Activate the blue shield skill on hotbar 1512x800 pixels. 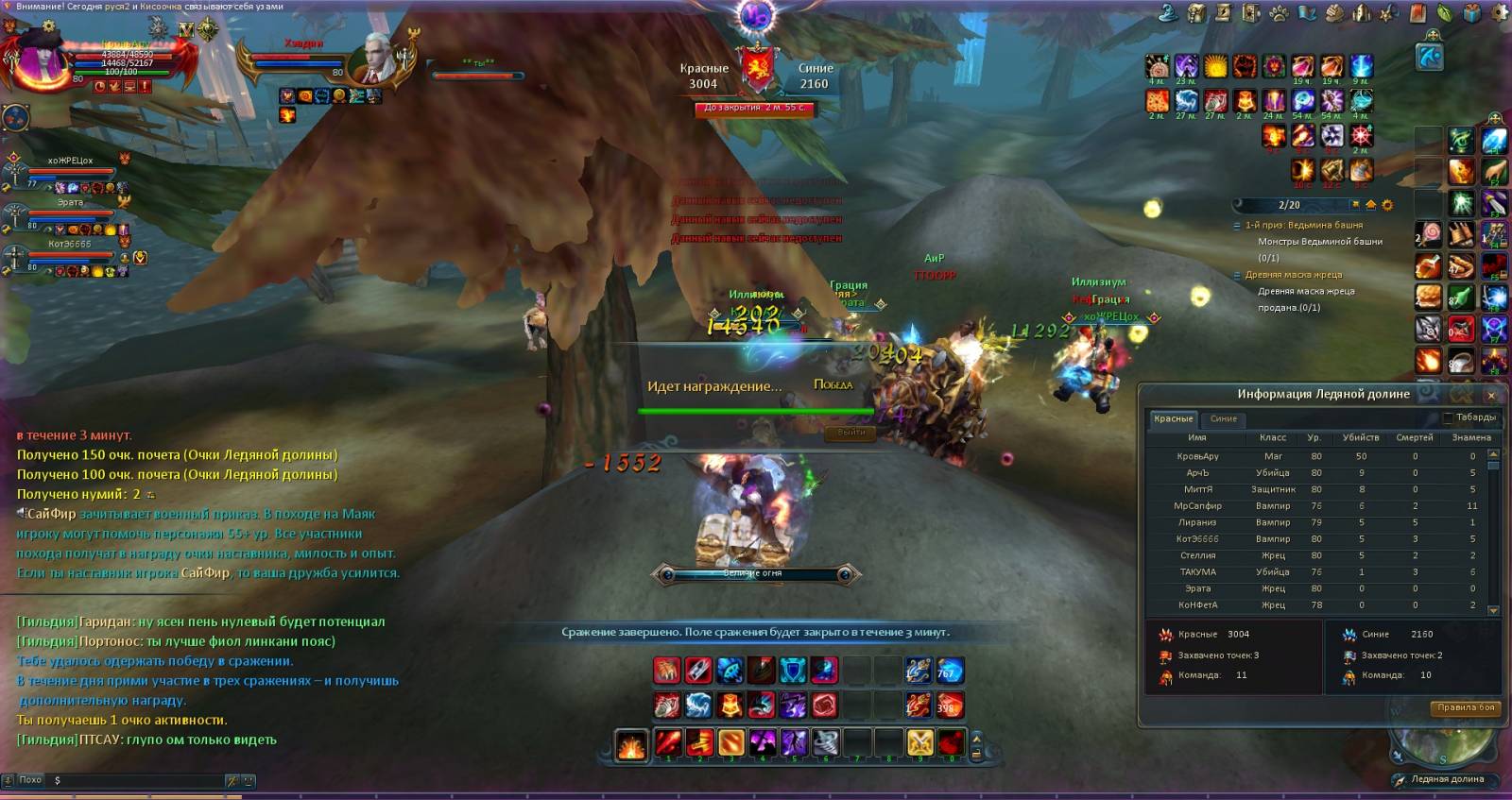coord(793,671)
